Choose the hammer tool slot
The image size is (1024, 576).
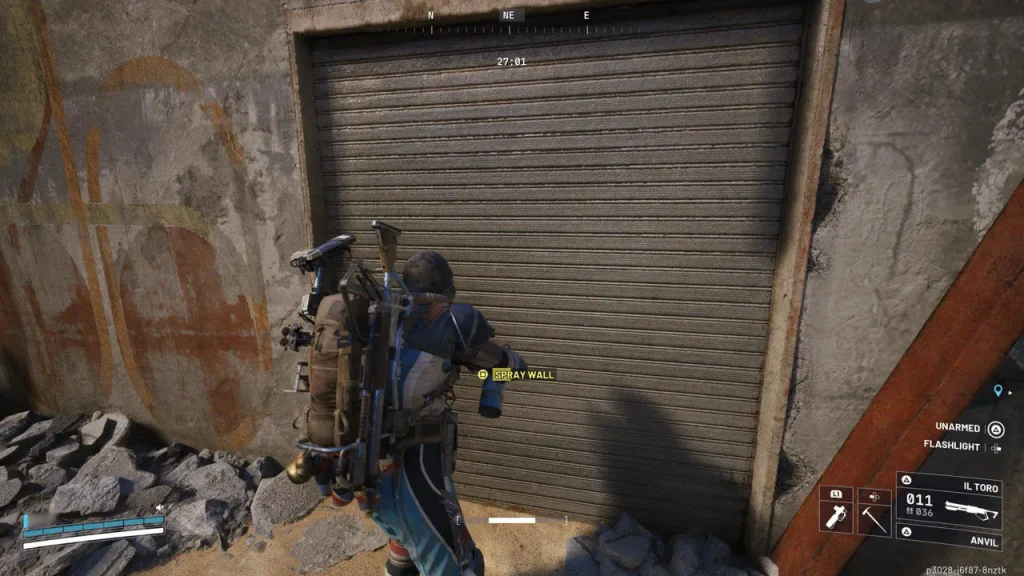point(873,514)
